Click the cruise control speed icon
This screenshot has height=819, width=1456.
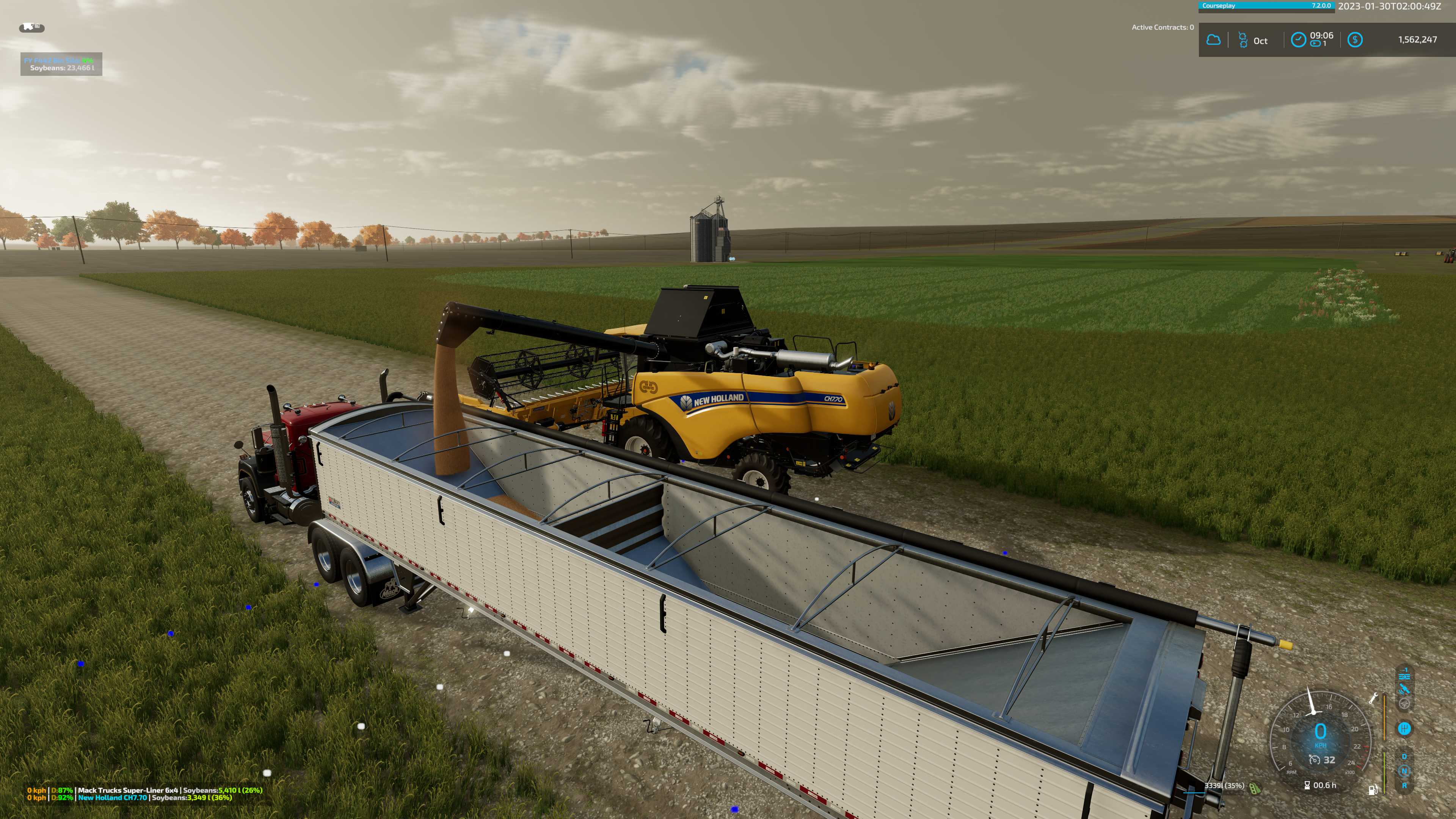pos(1315,760)
